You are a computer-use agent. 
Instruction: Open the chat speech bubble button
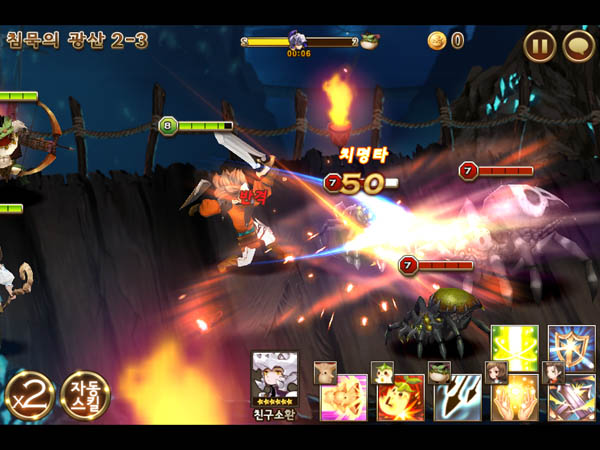tap(579, 45)
